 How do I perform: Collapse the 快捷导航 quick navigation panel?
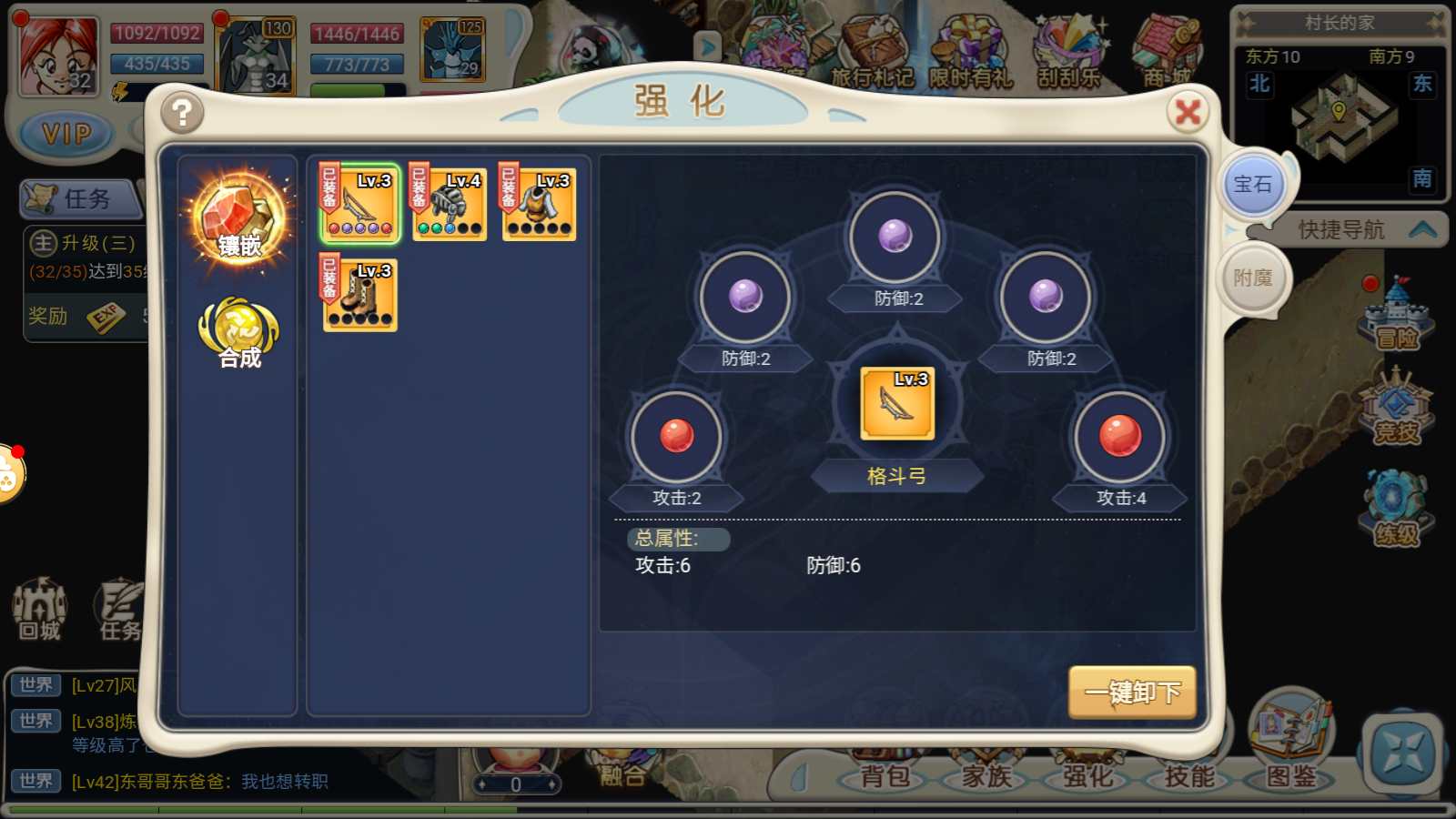tap(1423, 230)
